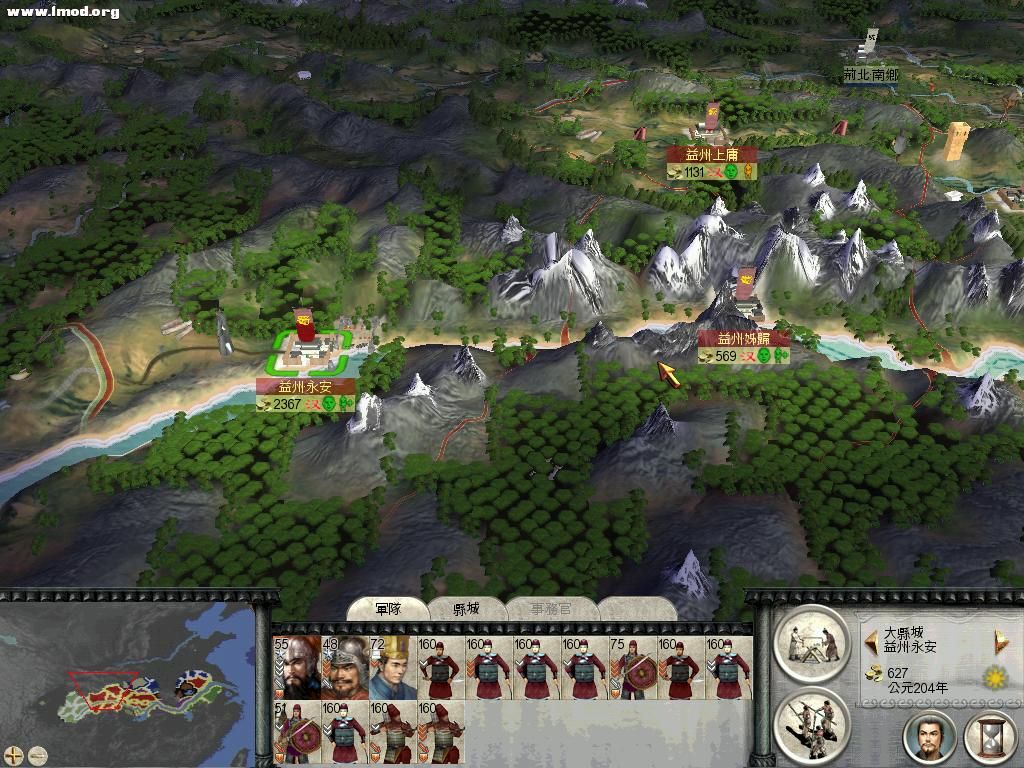Select the 益州上庸 settlement label

tap(711, 155)
